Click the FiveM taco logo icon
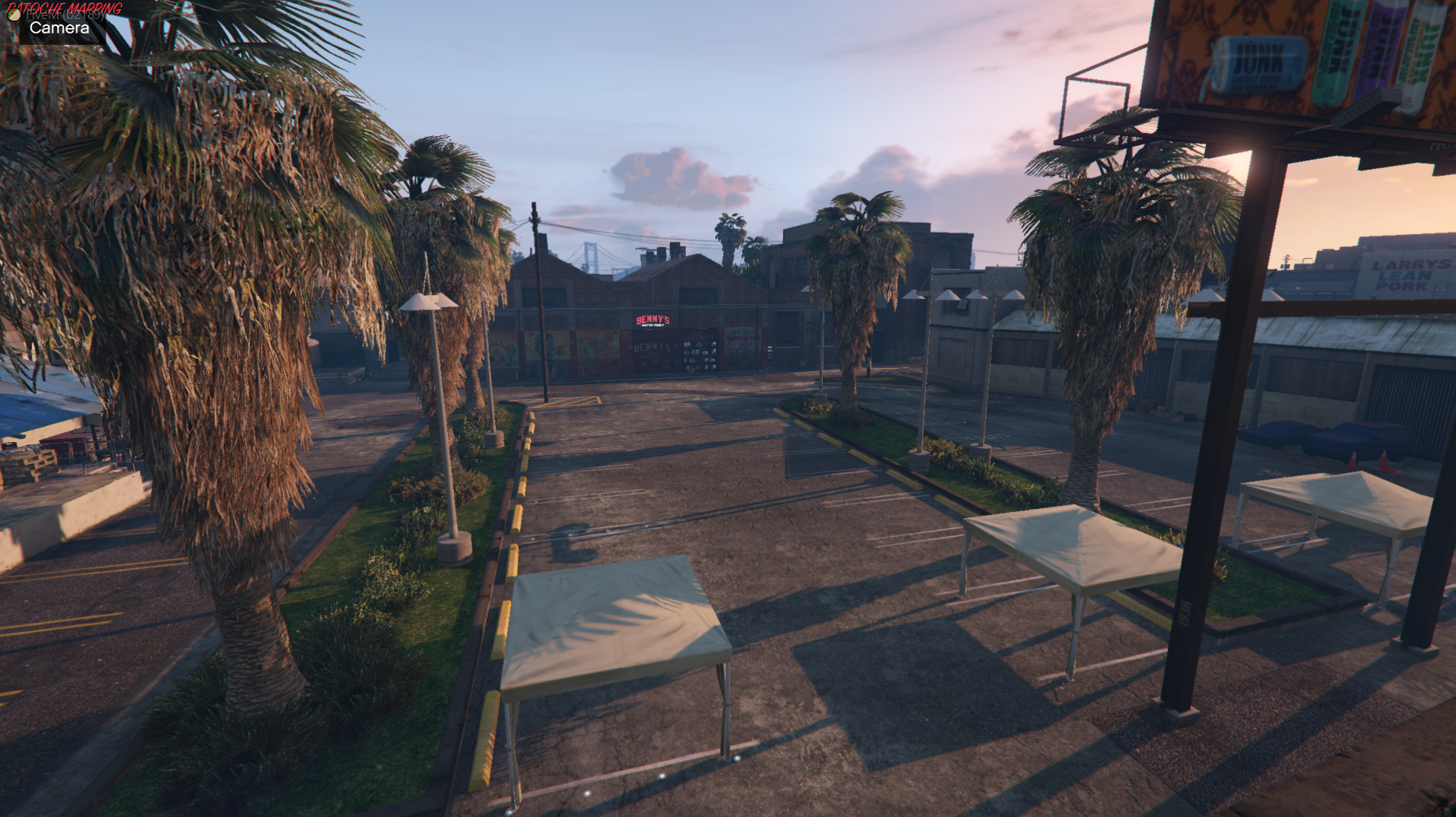 (14, 14)
